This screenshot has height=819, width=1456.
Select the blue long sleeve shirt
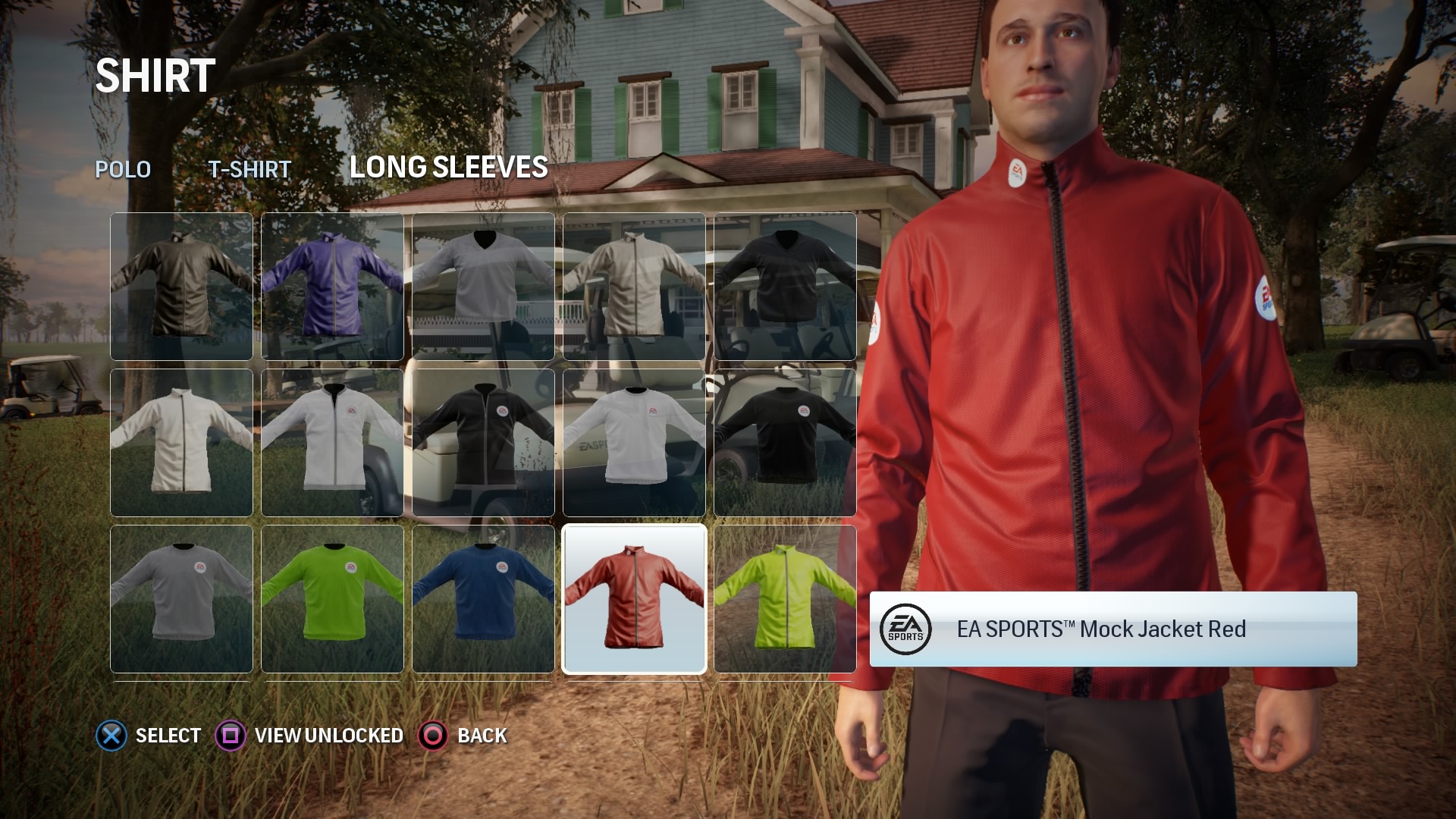click(x=483, y=599)
